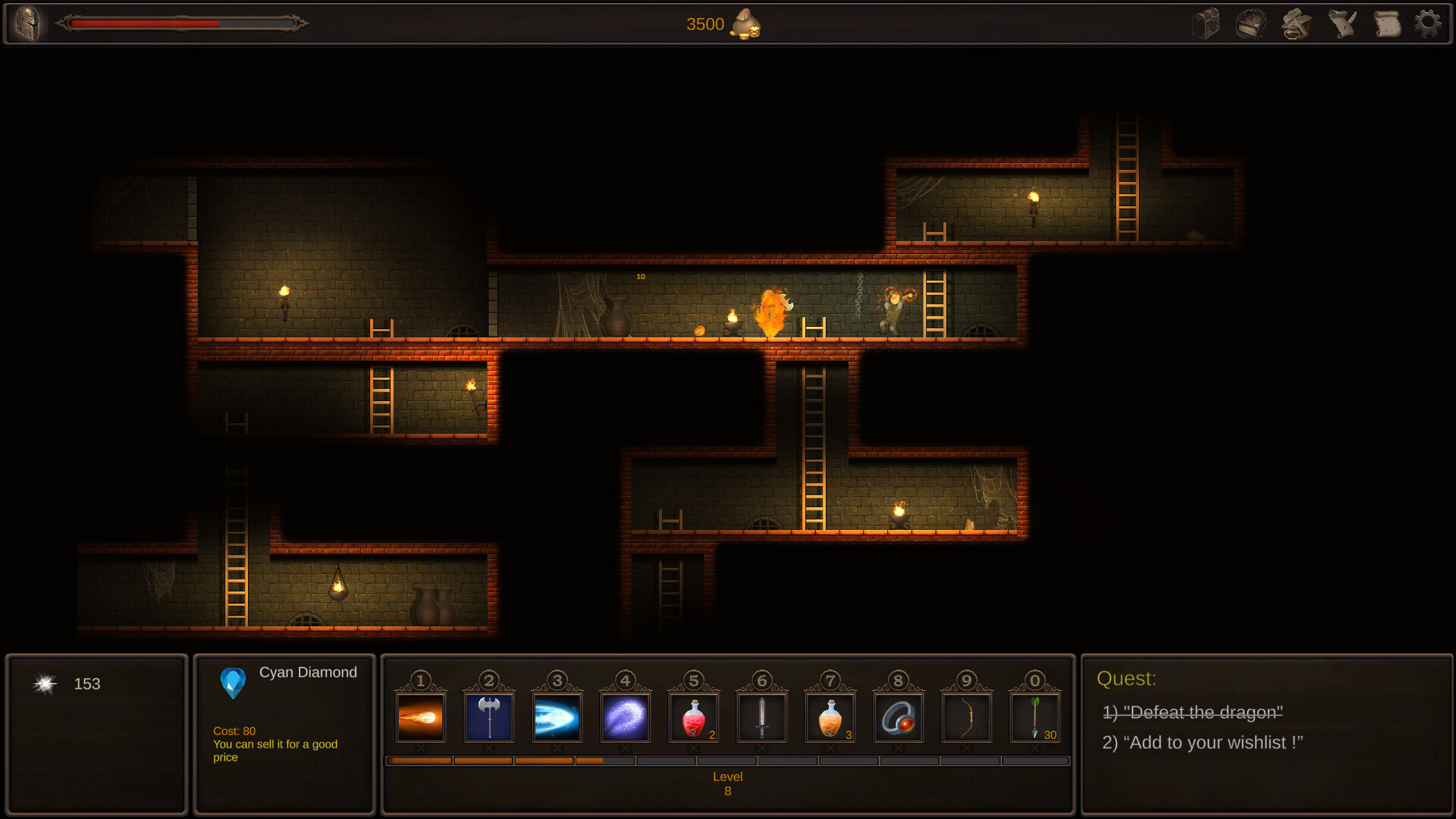Open the parchment map scroll icon
This screenshot has height=819, width=1456.
coord(1387,24)
